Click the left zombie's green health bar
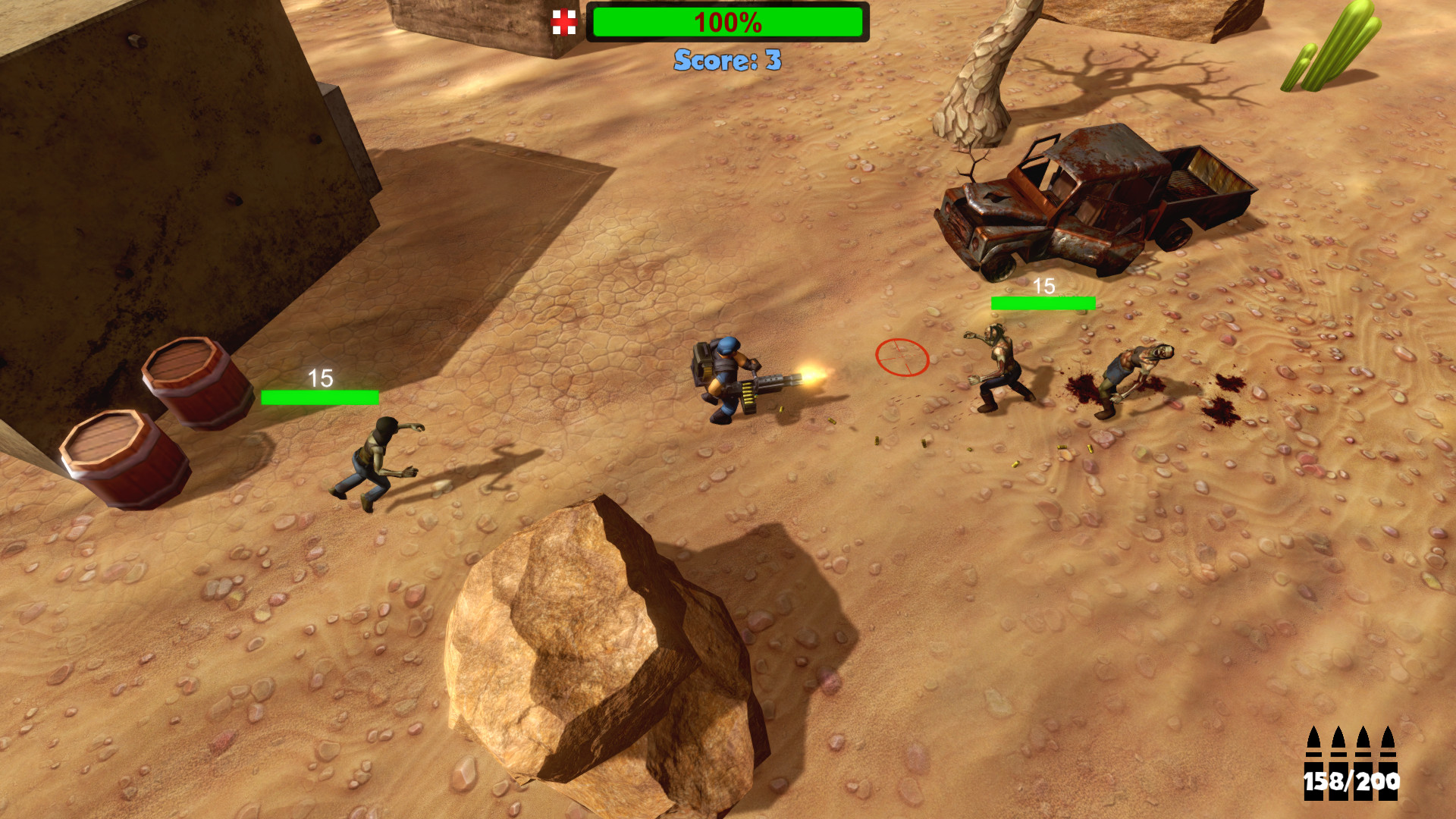This screenshot has width=1456, height=819. pyautogui.click(x=318, y=395)
